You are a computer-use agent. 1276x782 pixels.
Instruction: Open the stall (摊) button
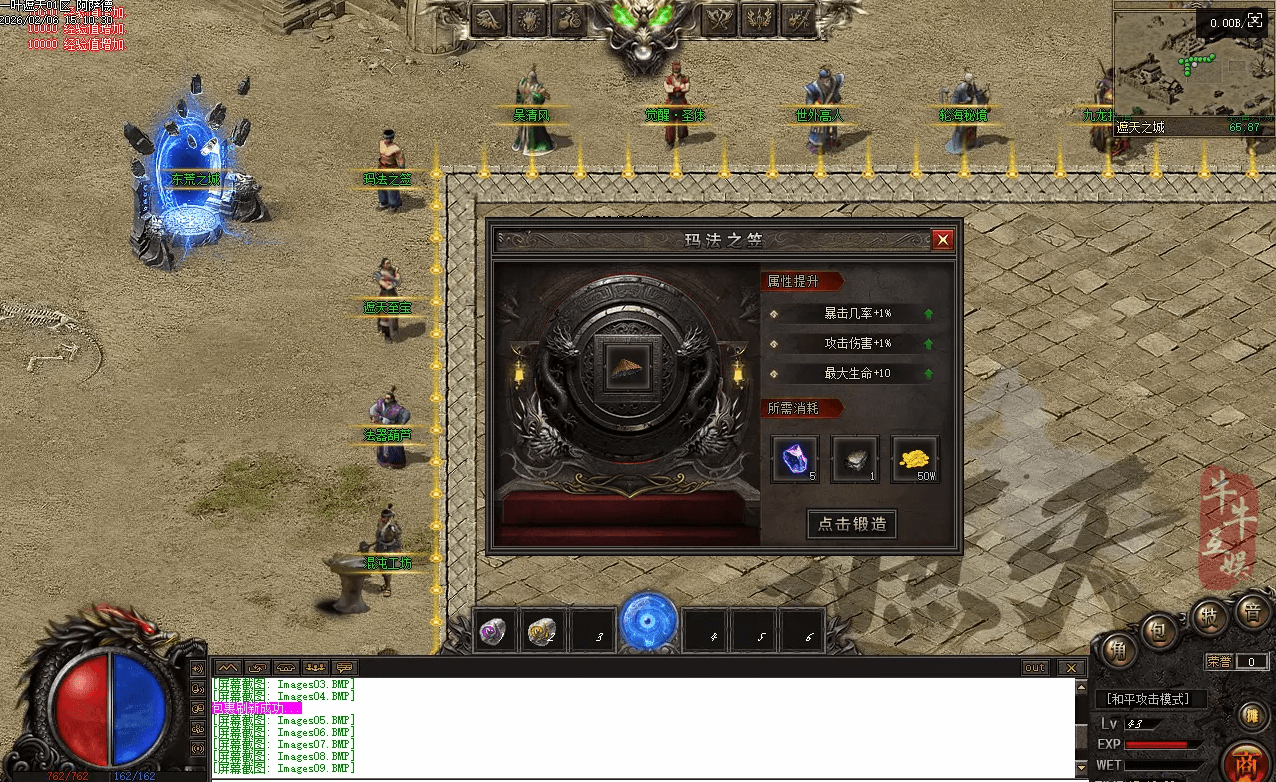pyautogui.click(x=1249, y=715)
